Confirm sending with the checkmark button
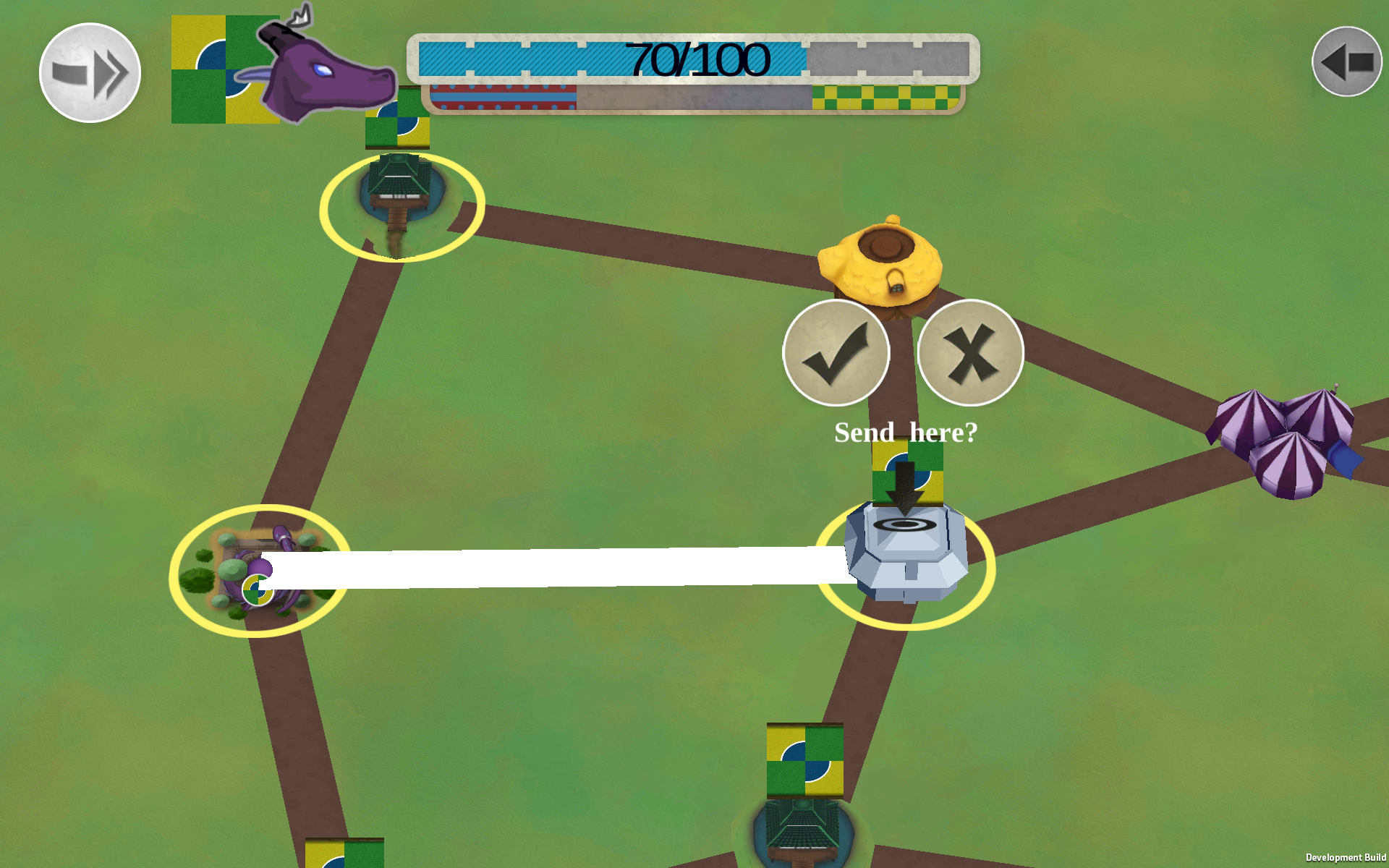Image resolution: width=1389 pixels, height=868 pixels. [836, 353]
